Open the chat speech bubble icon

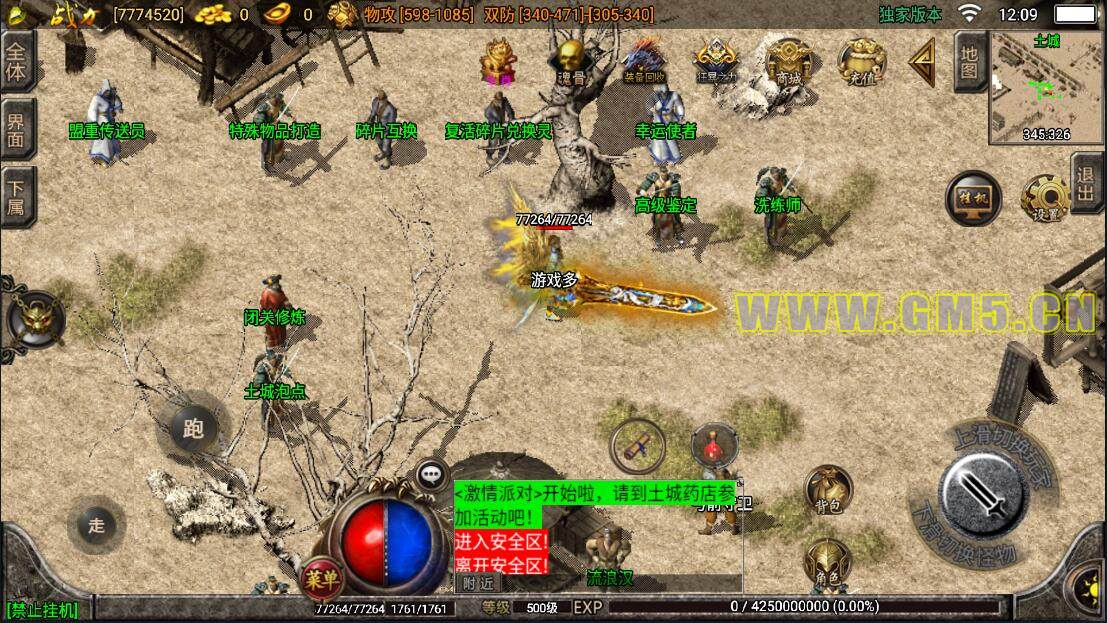click(x=431, y=474)
